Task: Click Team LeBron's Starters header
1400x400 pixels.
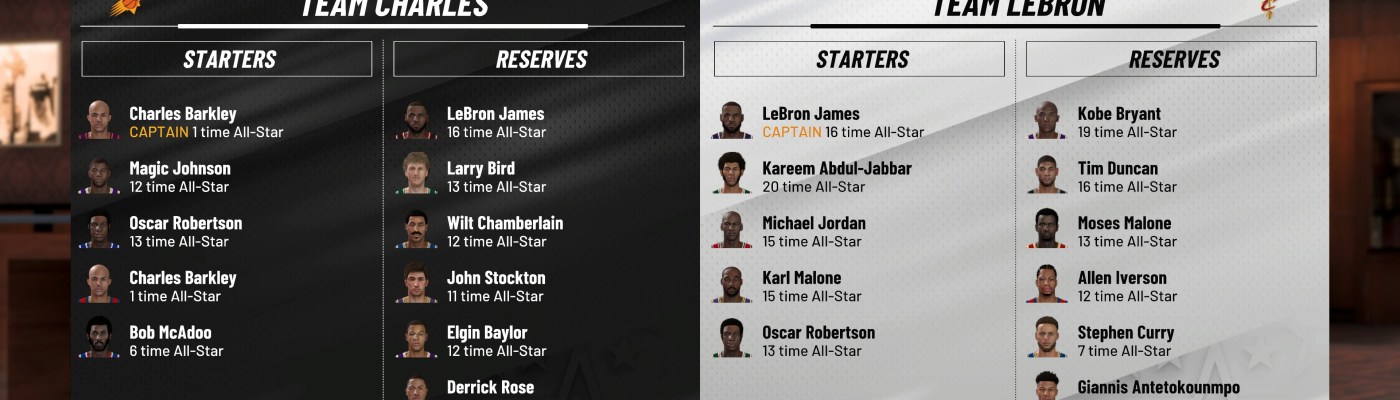Action: (x=859, y=59)
